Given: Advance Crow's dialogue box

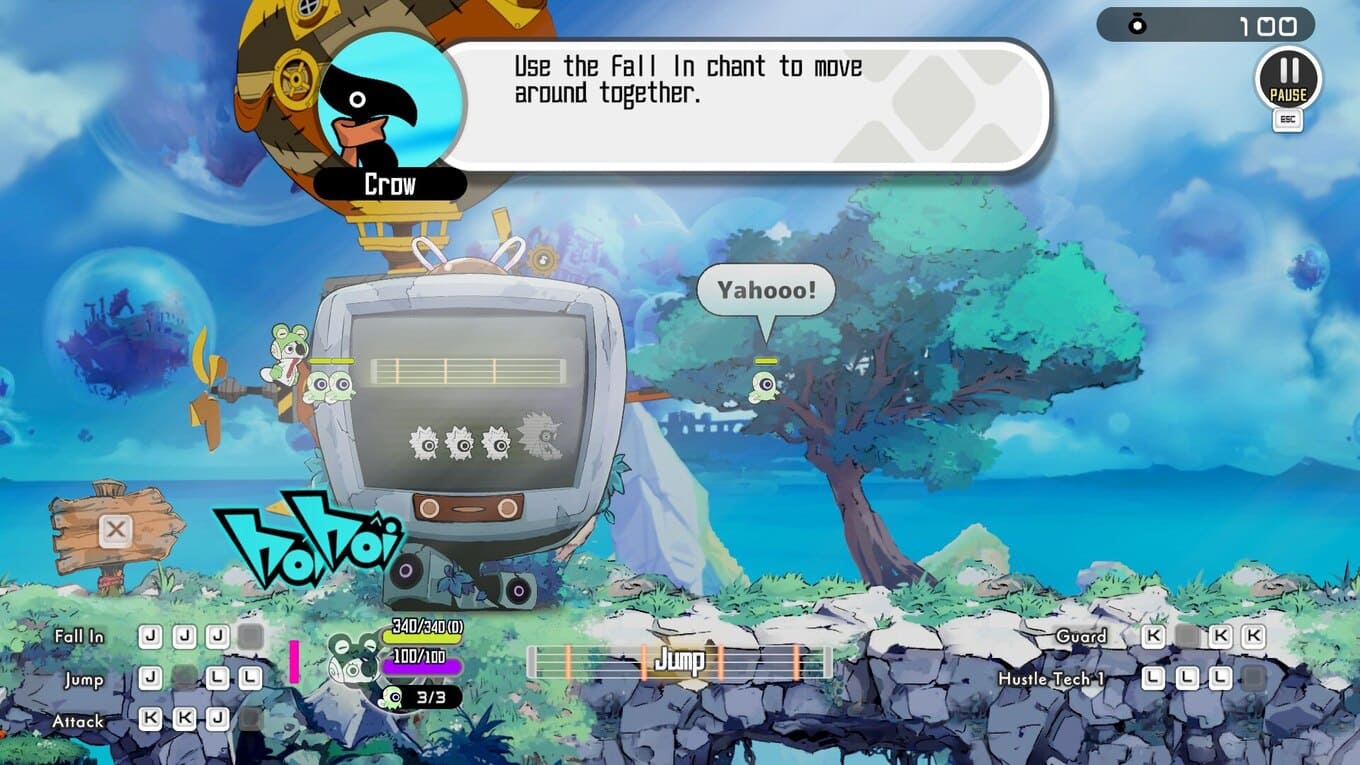Looking at the screenshot, I should [745, 105].
